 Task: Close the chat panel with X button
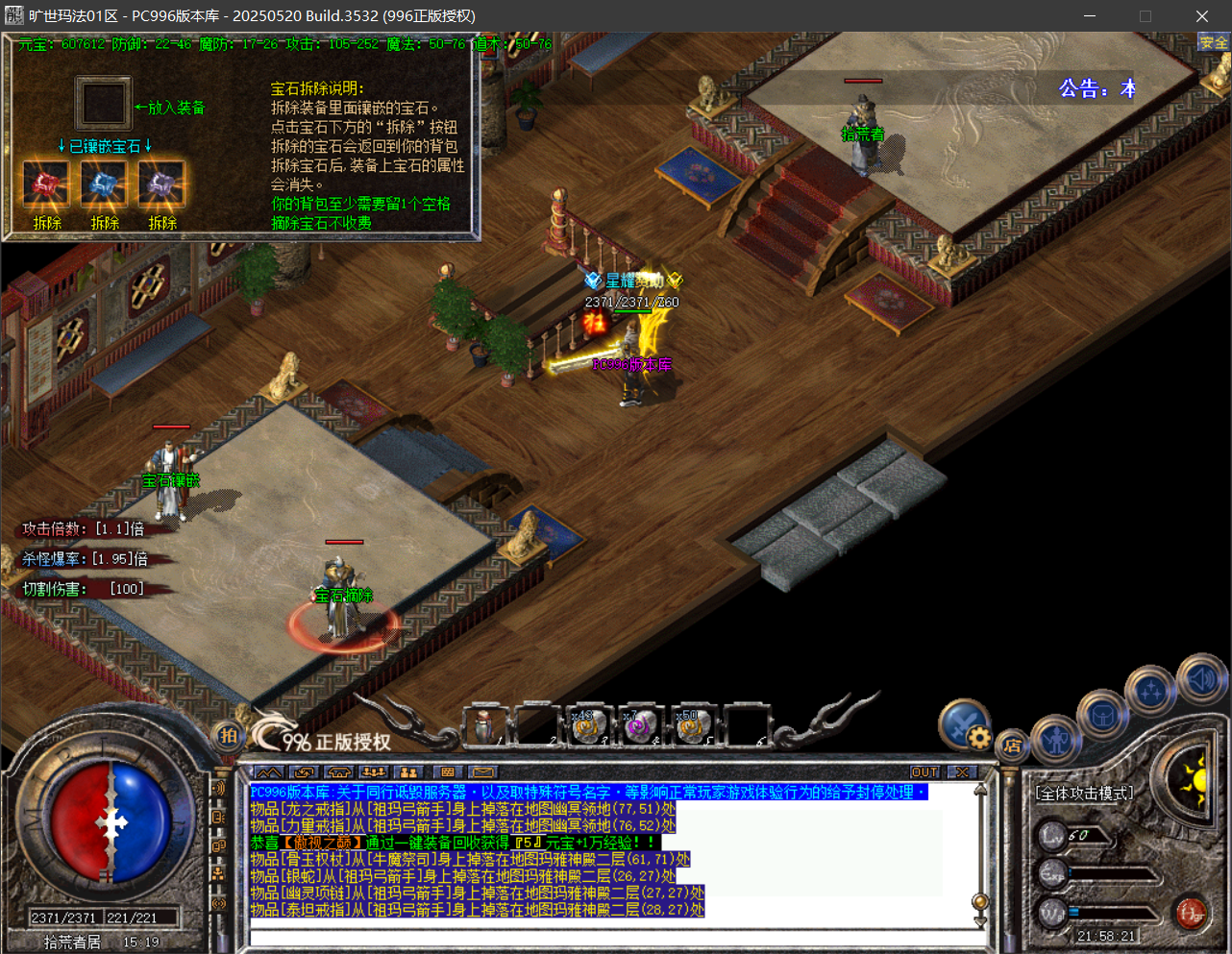(x=962, y=772)
